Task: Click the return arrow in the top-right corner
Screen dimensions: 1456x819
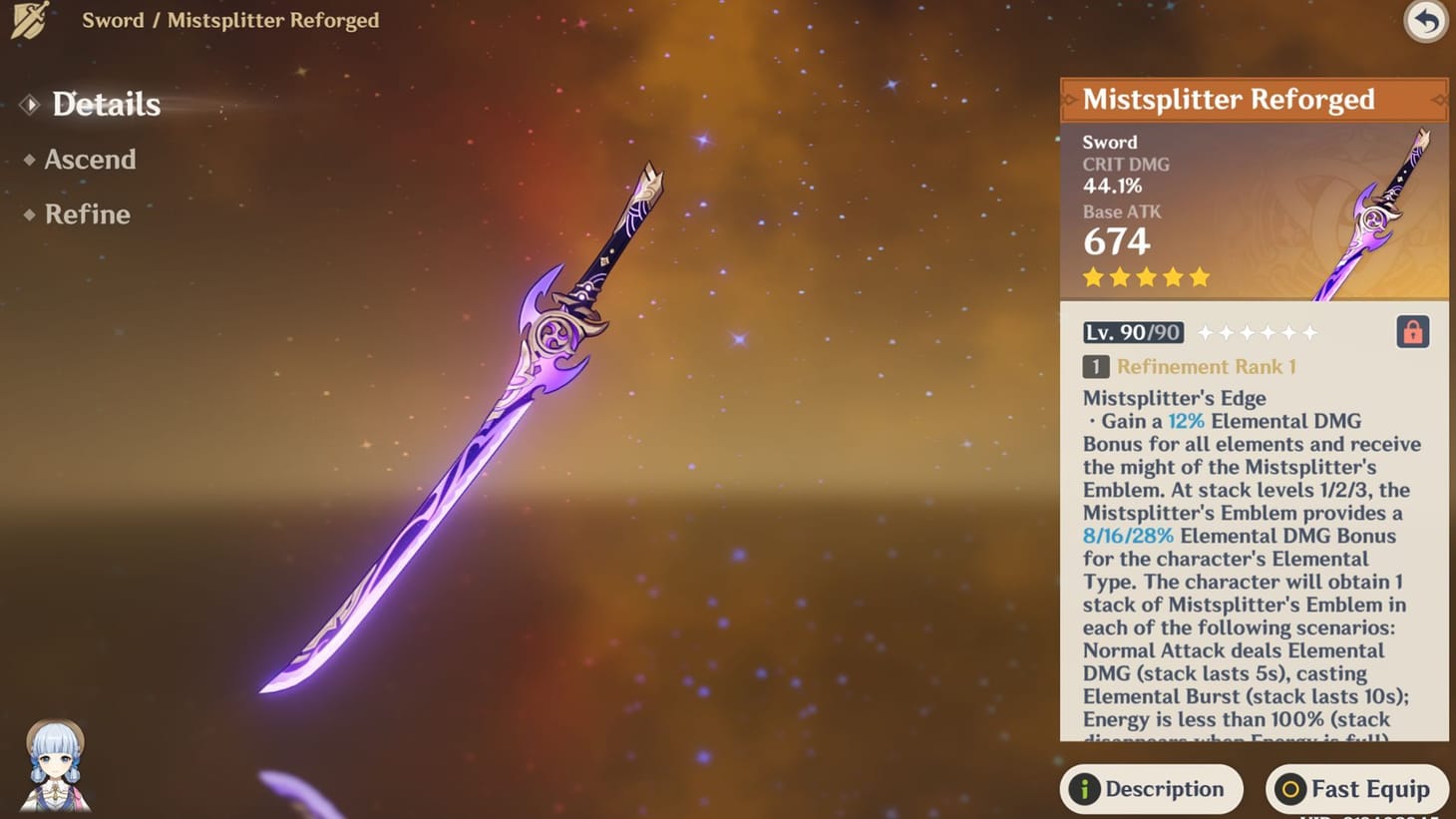Action: (1425, 22)
